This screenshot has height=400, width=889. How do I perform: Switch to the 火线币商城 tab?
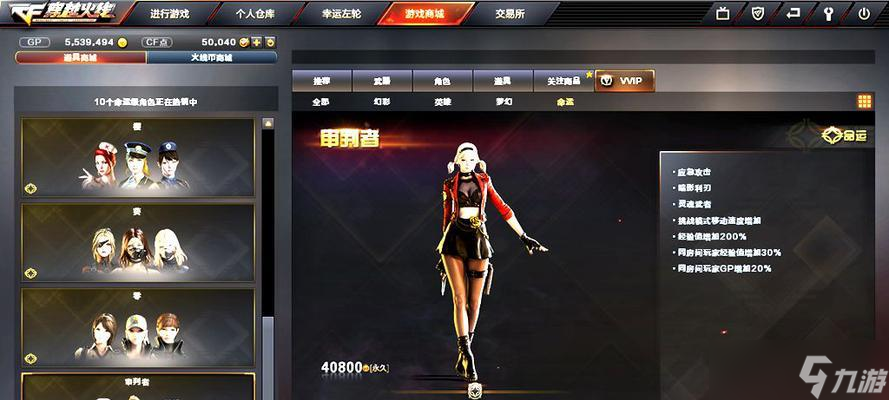click(211, 57)
